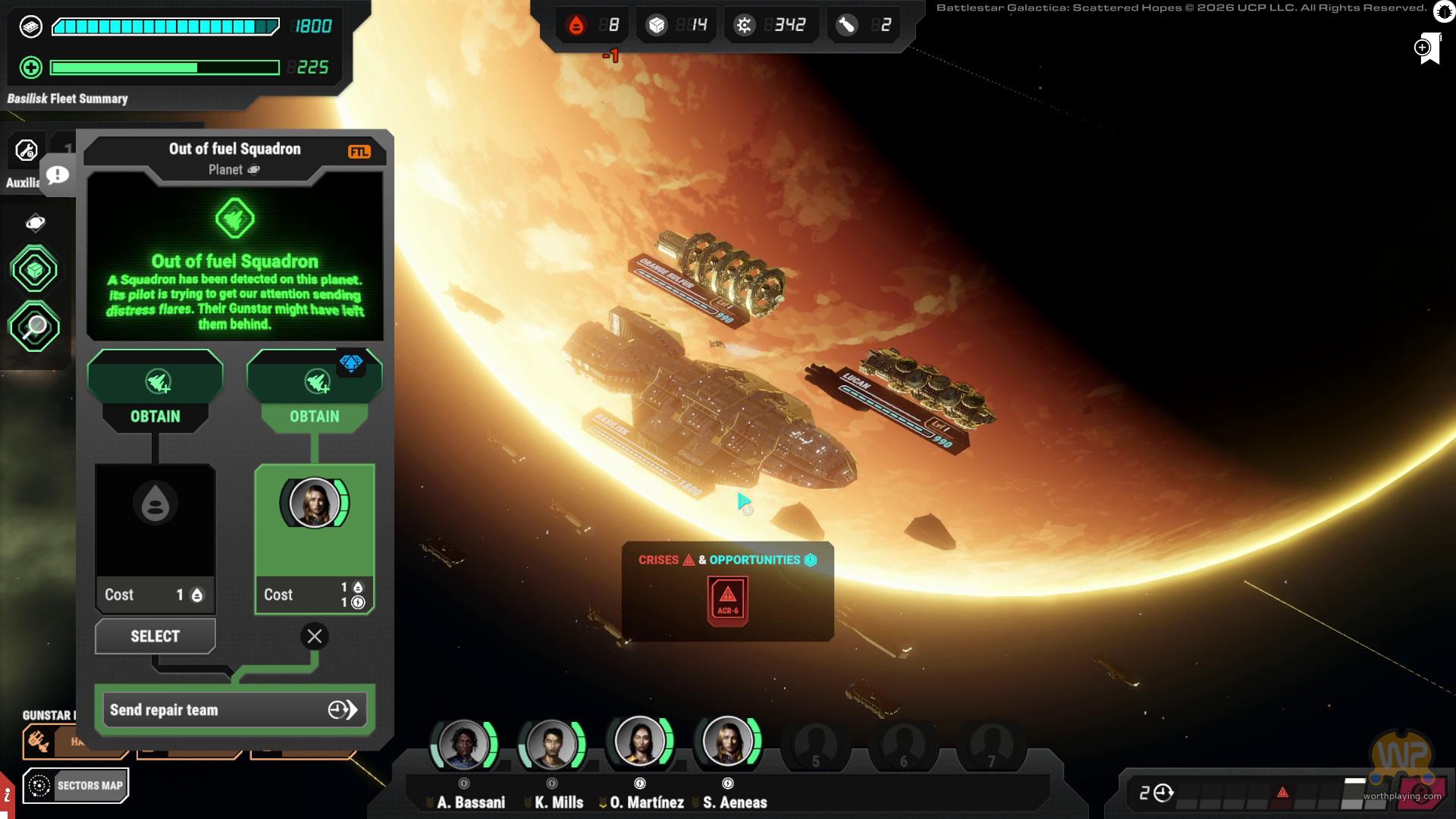The height and width of the screenshot is (819, 1456).
Task: Select officer A. Bassani portrait
Action: [463, 743]
